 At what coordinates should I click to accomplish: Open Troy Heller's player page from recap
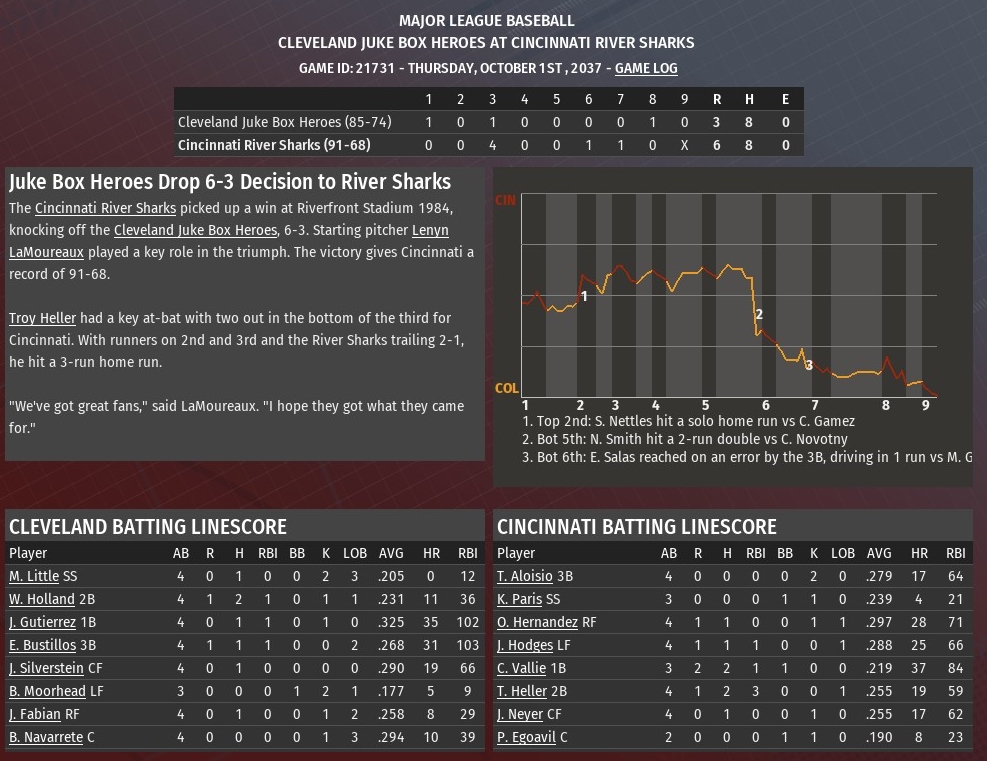coord(42,318)
